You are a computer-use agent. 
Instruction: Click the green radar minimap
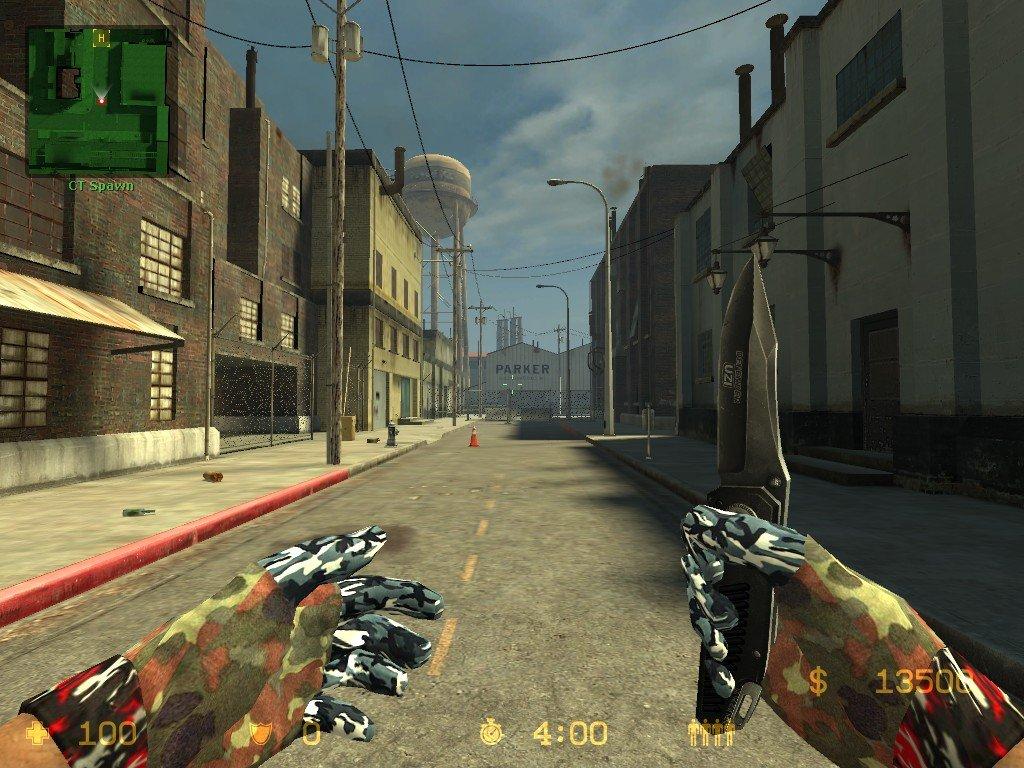pyautogui.click(x=97, y=100)
